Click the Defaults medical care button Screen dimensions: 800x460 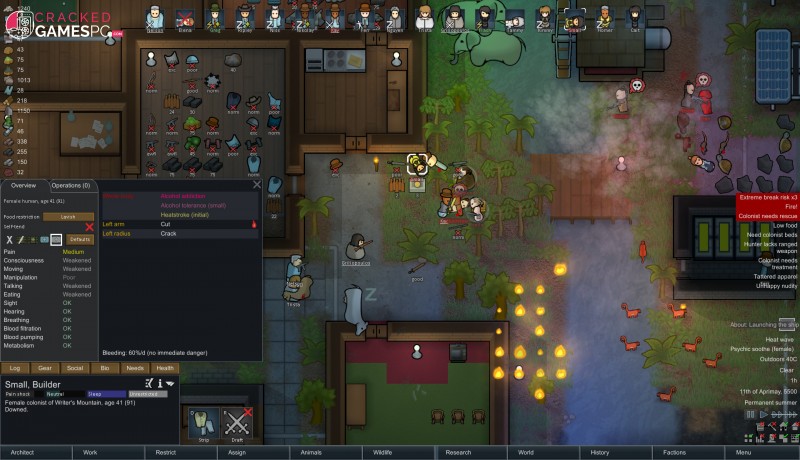(x=80, y=240)
